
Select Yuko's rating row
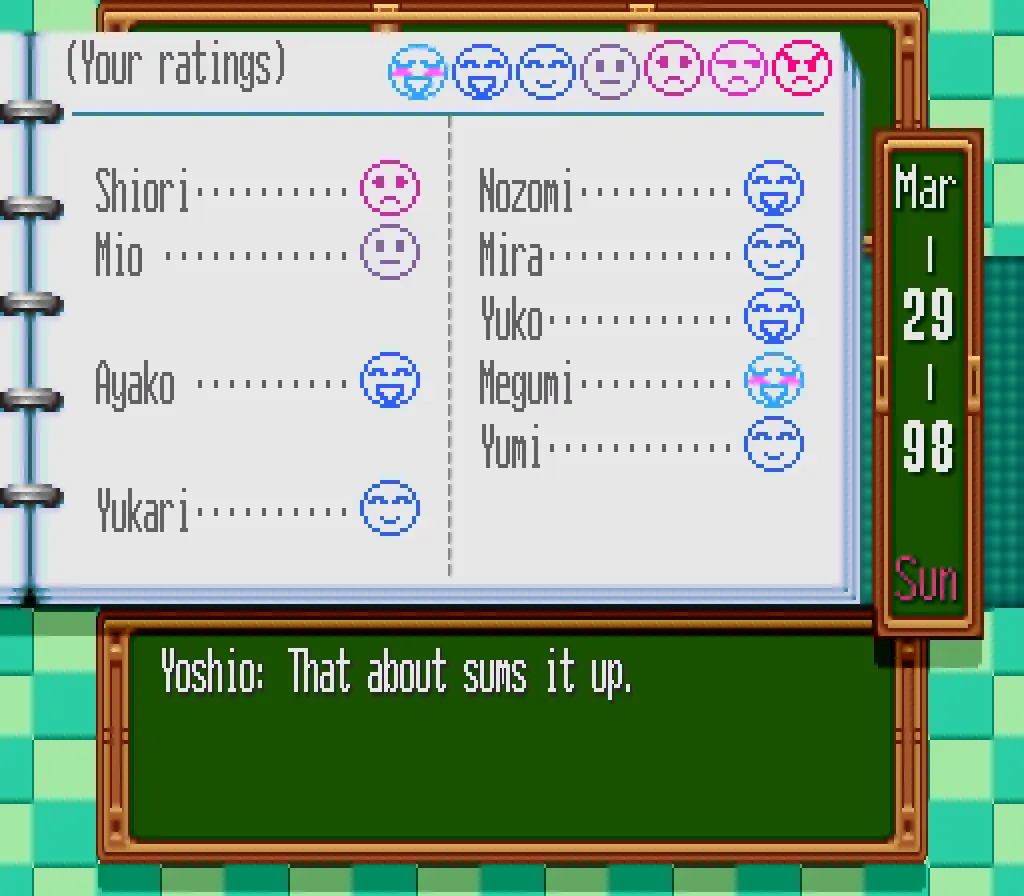click(x=640, y=318)
